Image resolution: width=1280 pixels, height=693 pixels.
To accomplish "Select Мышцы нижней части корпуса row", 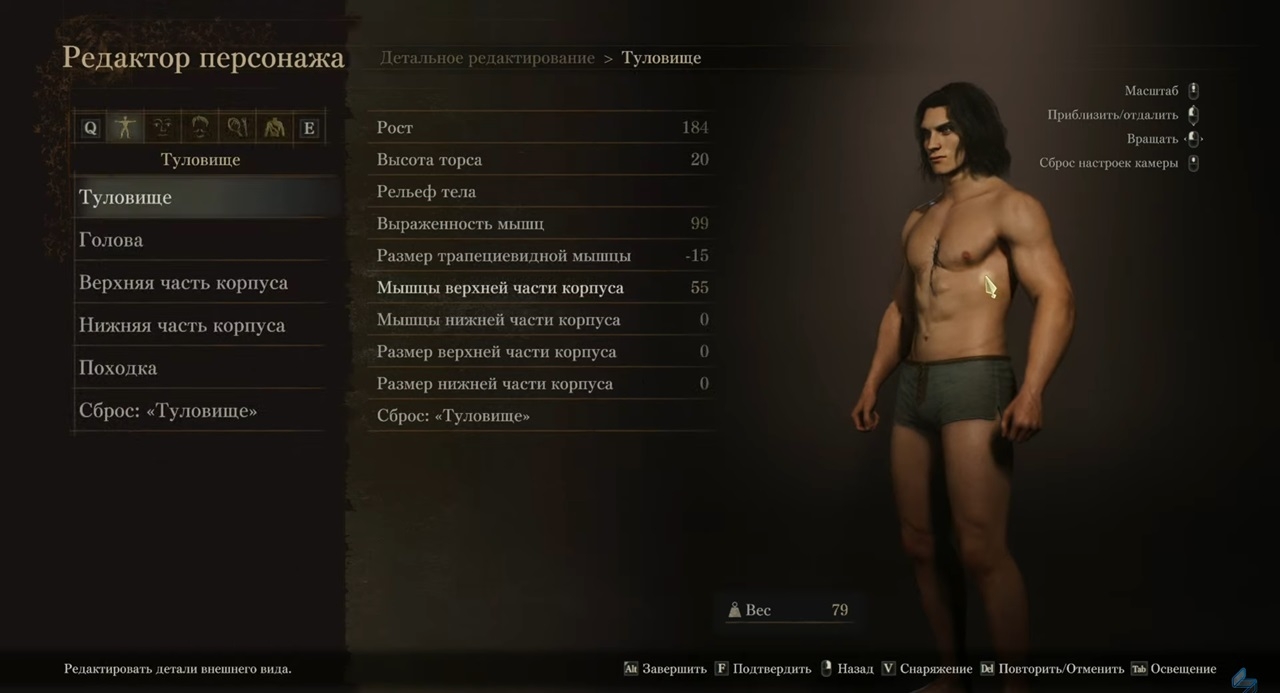I will tap(541, 320).
